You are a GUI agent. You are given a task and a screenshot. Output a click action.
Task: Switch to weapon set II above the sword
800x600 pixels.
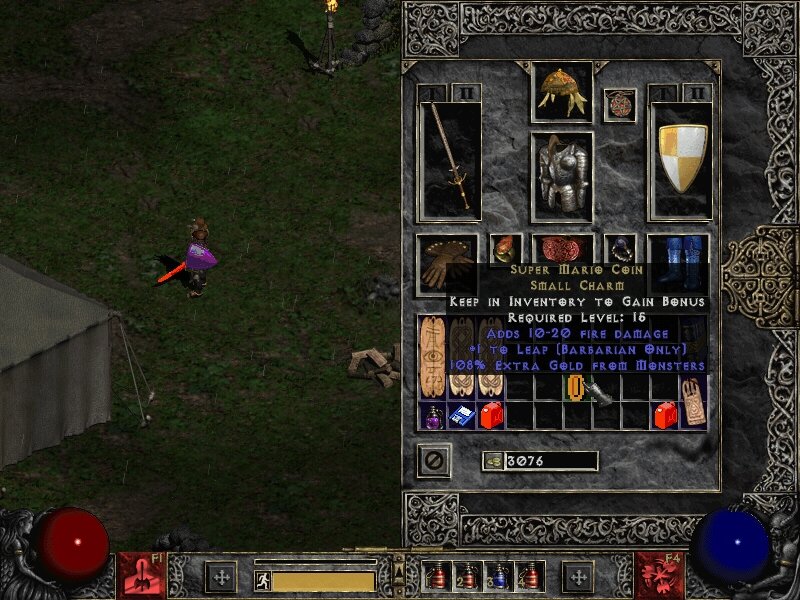click(x=466, y=93)
